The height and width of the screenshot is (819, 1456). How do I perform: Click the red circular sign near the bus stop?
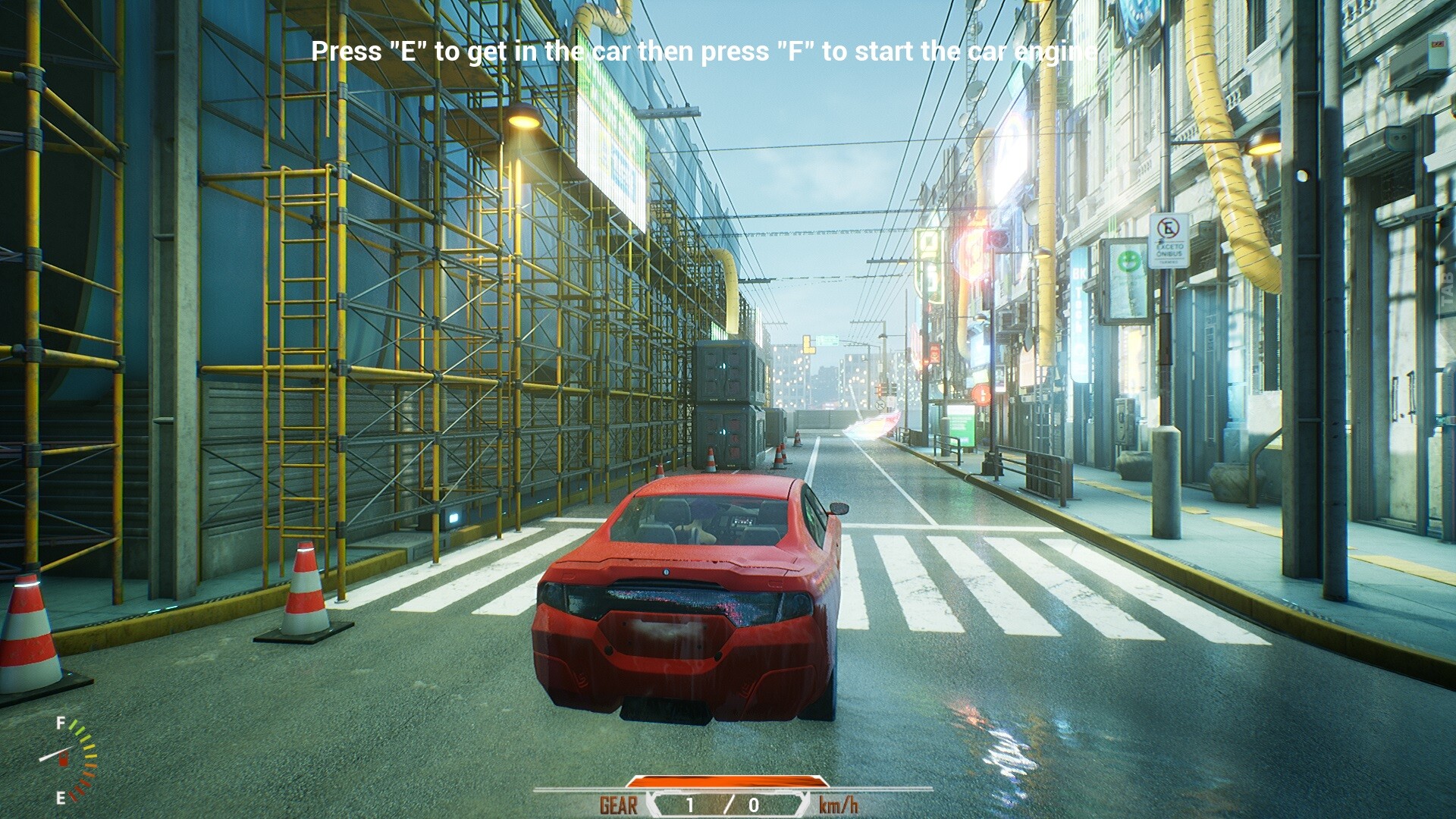tap(981, 394)
